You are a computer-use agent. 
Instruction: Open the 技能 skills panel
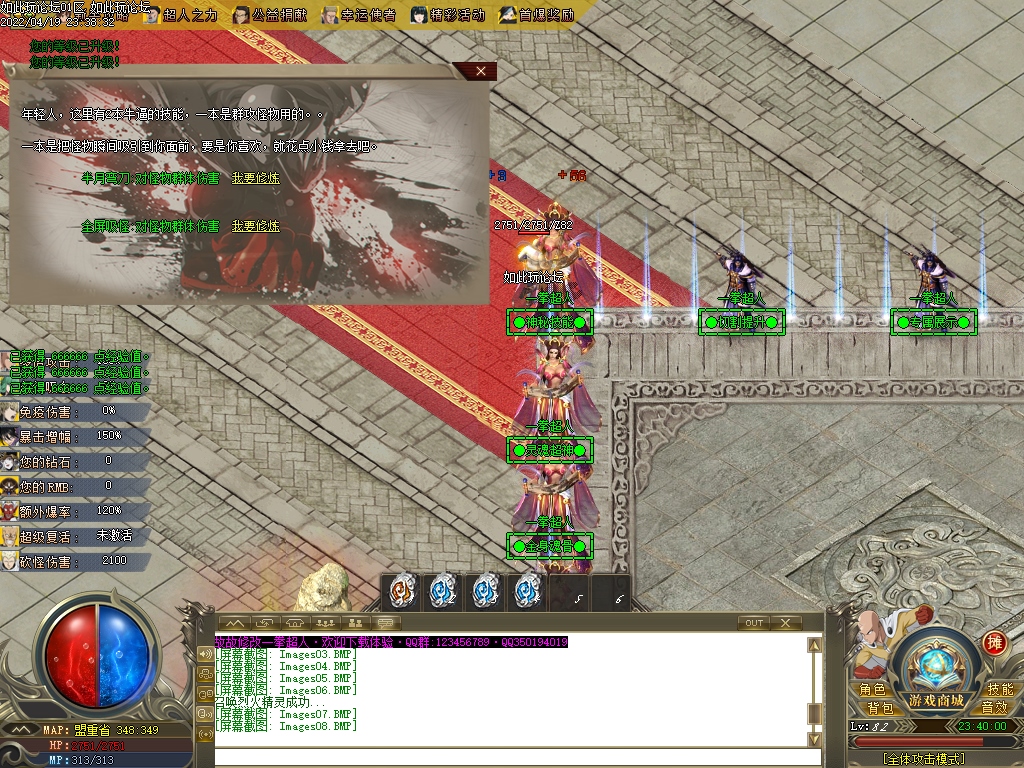[999, 689]
